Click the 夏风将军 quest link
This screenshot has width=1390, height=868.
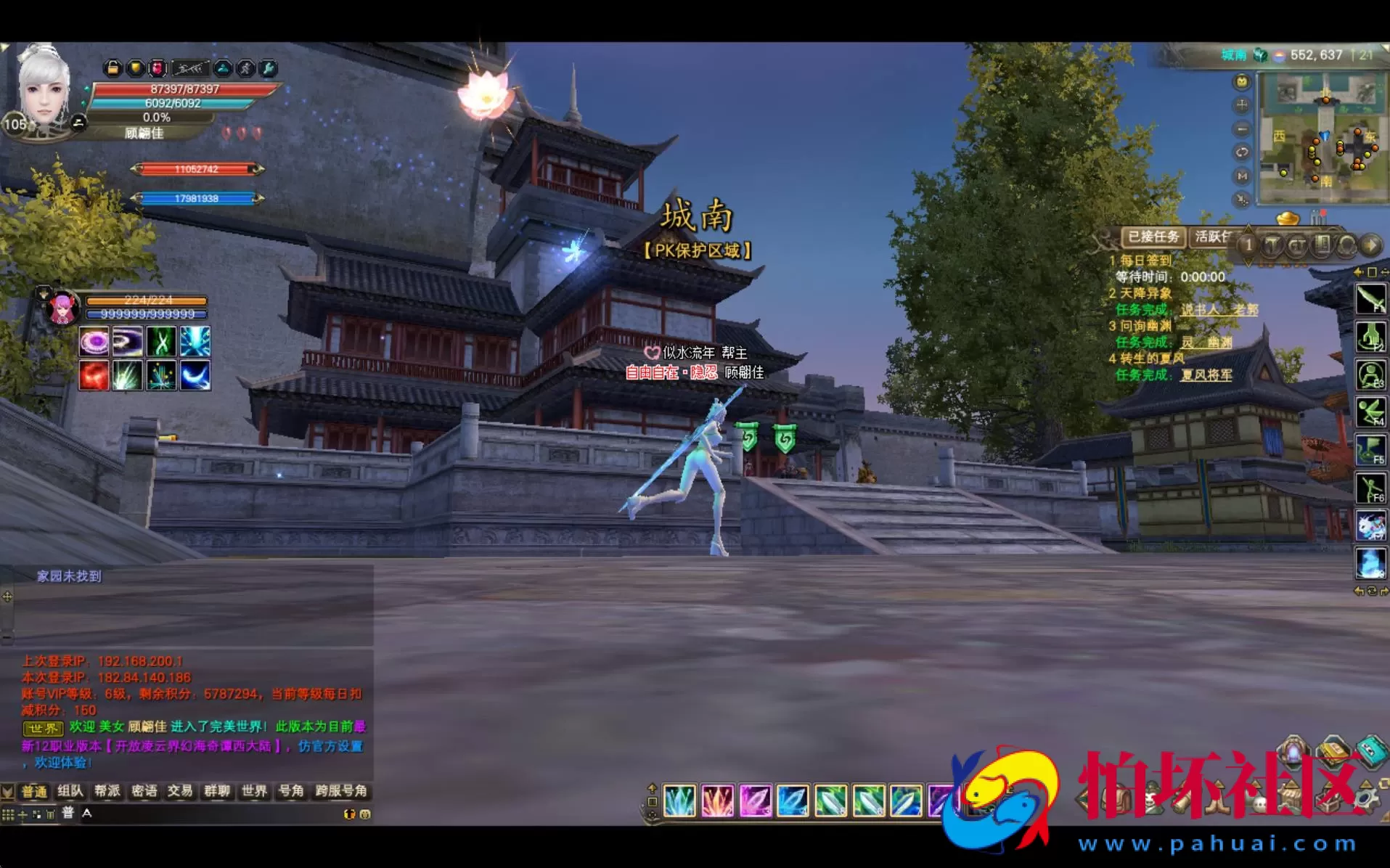[x=1206, y=375]
